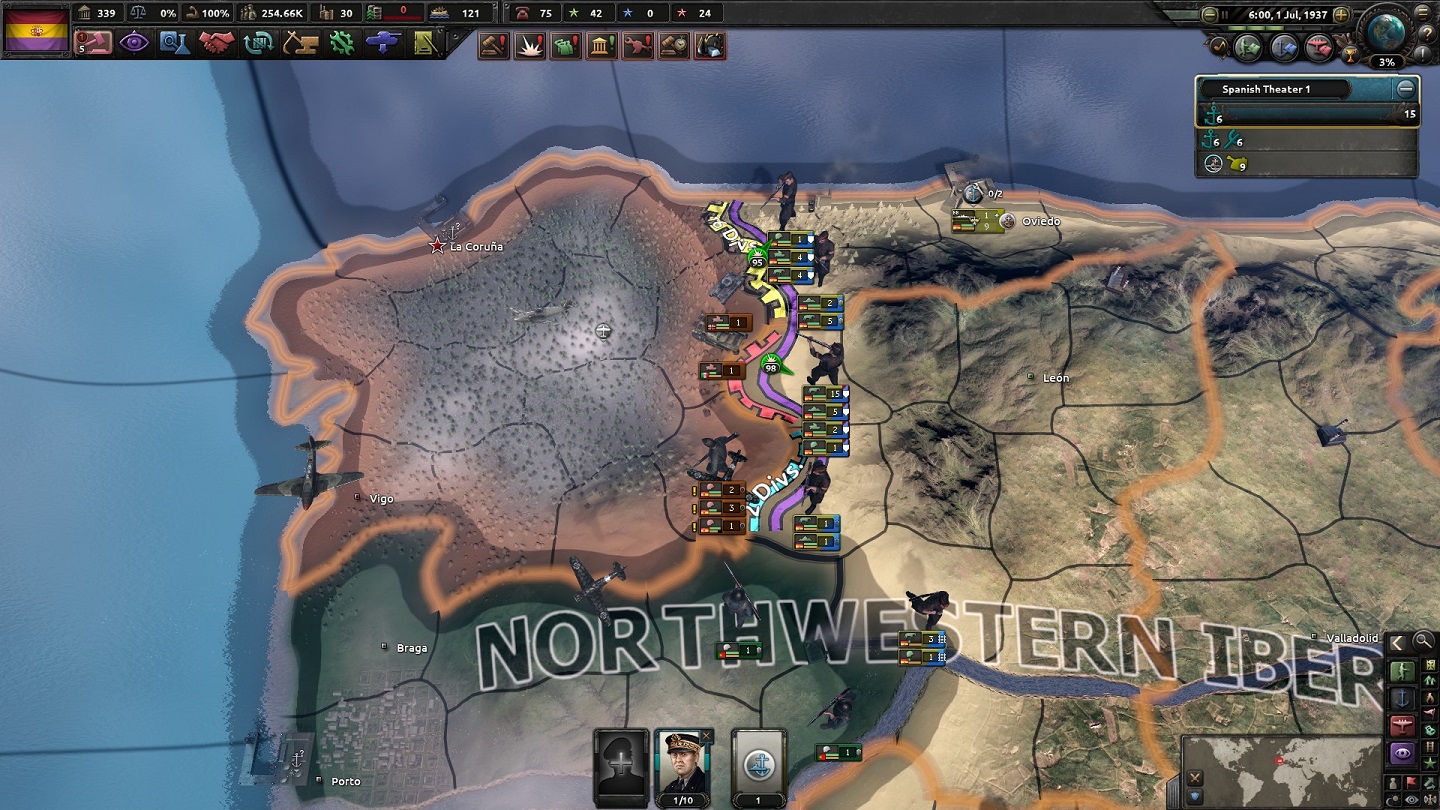Increase game speed with plus button

tap(1341, 15)
